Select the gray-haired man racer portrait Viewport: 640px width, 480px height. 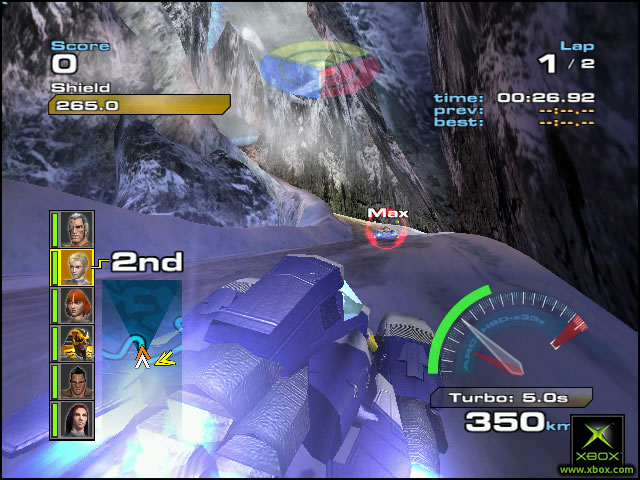pos(78,229)
